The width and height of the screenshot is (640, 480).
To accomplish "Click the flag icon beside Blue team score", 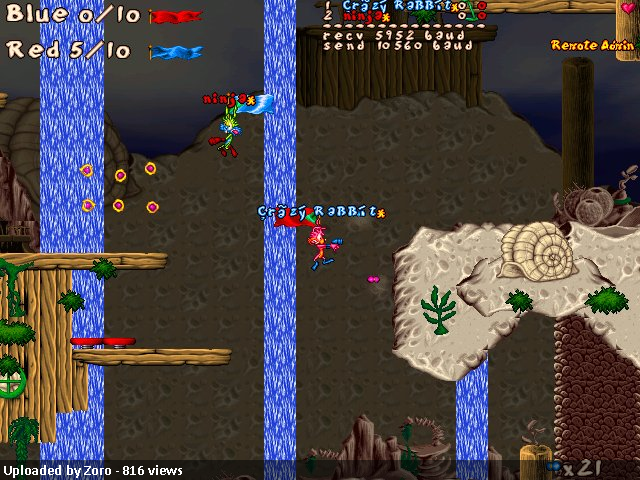I will click(176, 17).
